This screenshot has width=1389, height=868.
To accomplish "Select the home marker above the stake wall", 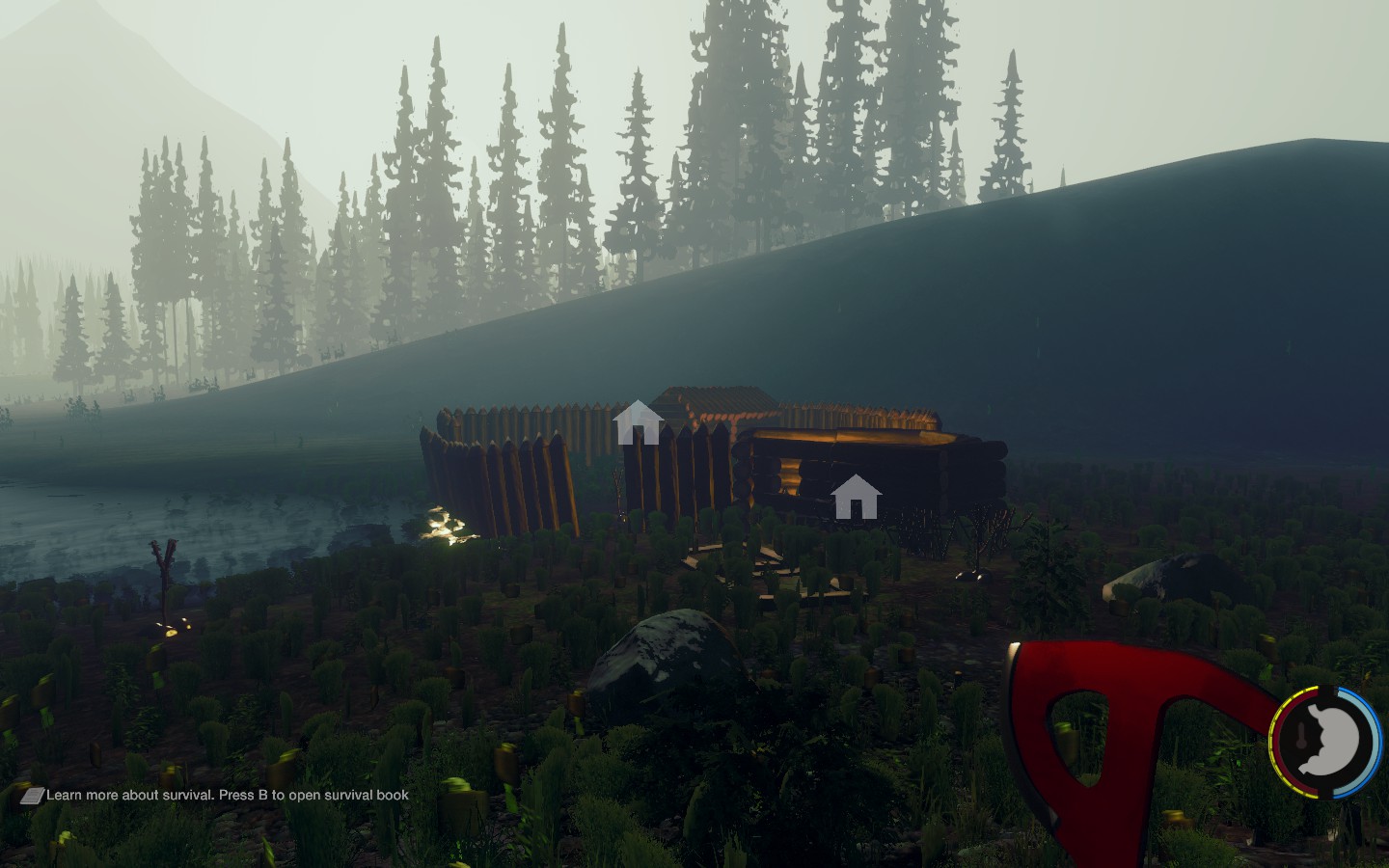I will point(638,422).
